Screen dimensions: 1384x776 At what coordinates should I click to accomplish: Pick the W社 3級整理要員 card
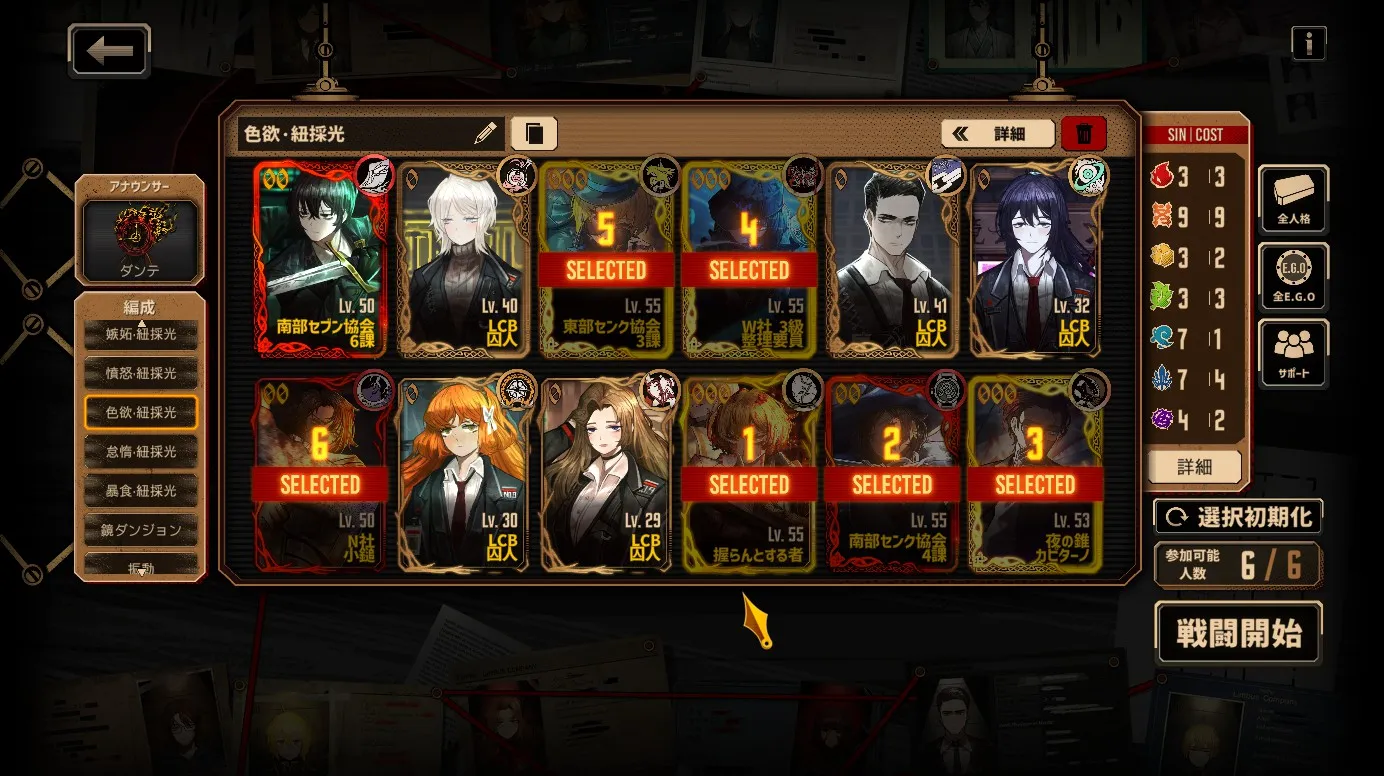point(749,260)
